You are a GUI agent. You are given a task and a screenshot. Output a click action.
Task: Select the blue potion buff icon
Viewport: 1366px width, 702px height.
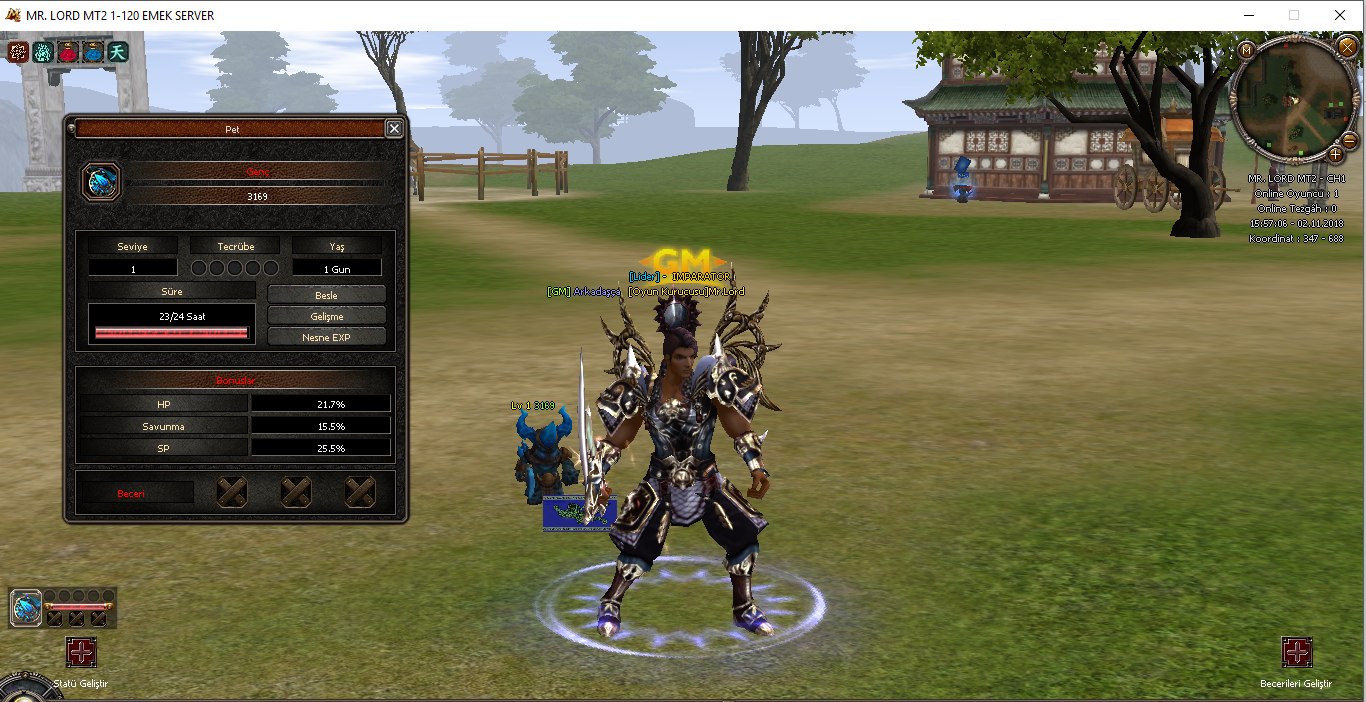[x=93, y=52]
